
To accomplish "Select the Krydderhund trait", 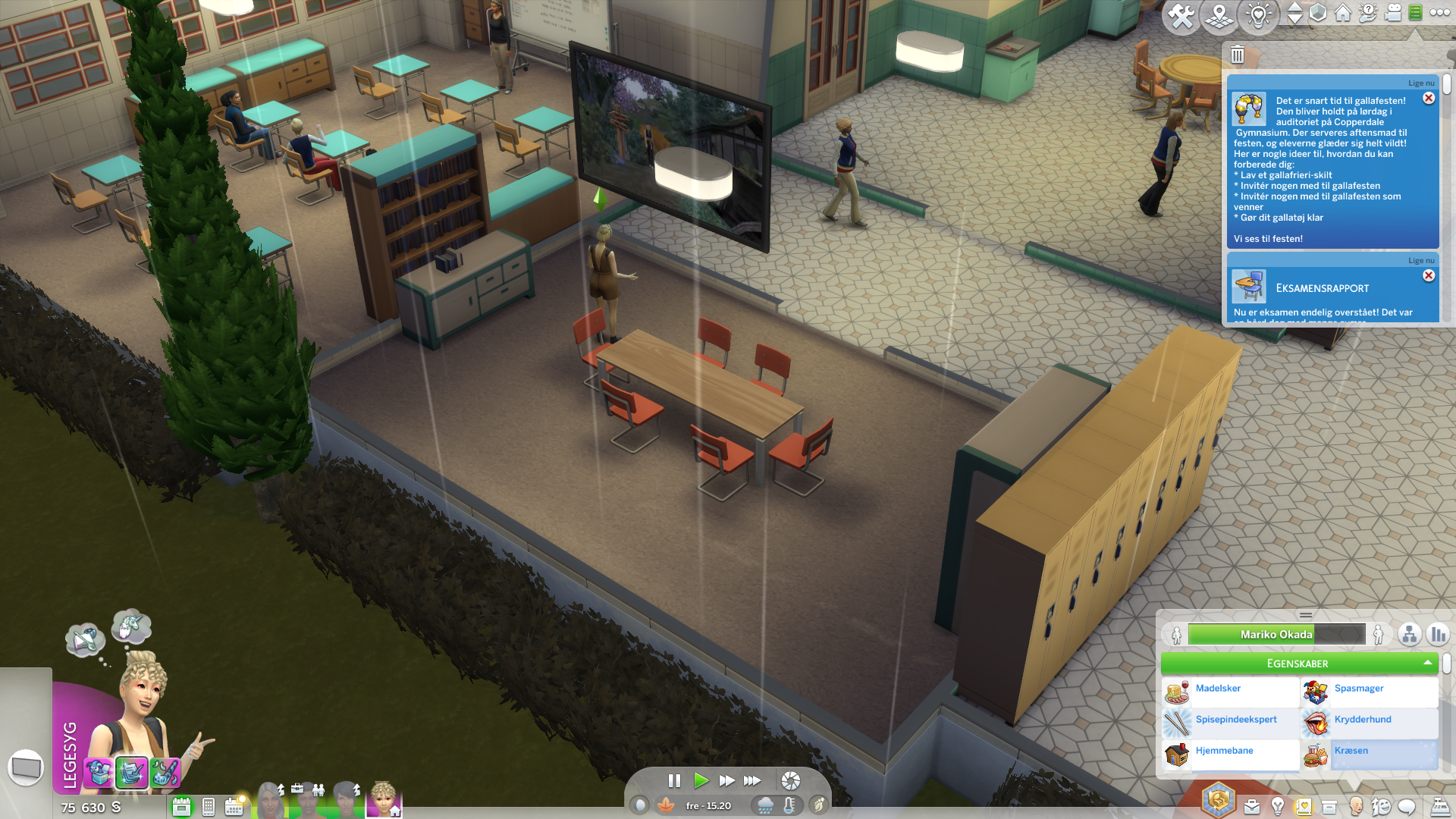I will tap(1362, 720).
